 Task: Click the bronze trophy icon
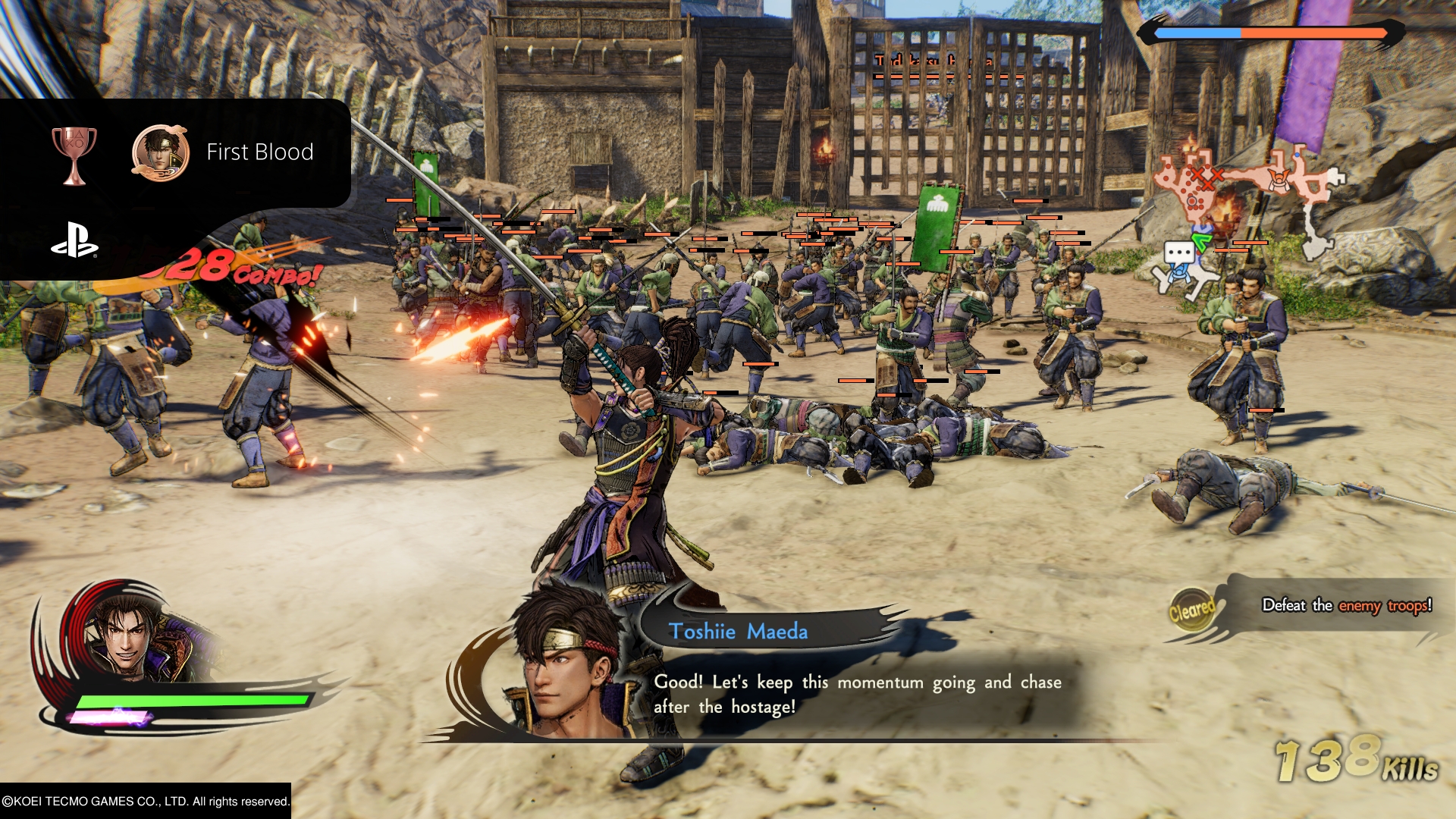click(74, 154)
